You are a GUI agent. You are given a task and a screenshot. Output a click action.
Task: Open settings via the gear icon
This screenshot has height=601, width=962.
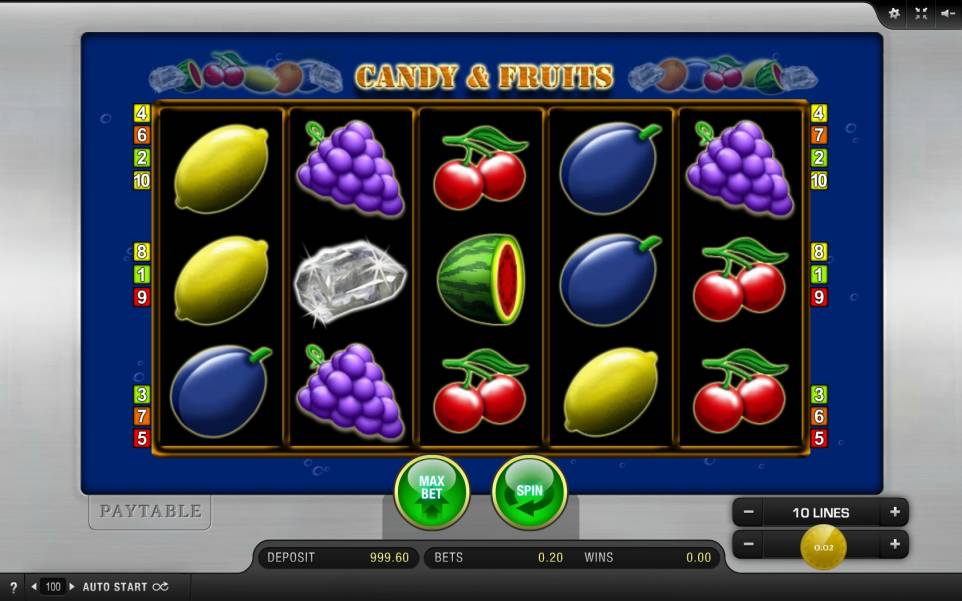pos(894,13)
